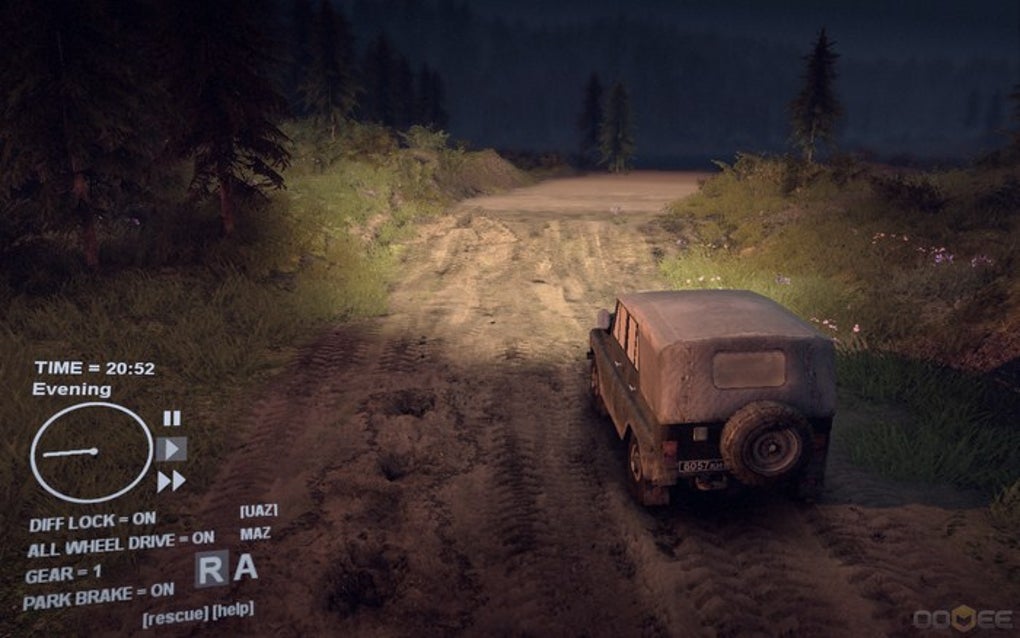Viewport: 1020px width, 638px height.
Task: Set time to normal play speed
Action: (x=171, y=449)
